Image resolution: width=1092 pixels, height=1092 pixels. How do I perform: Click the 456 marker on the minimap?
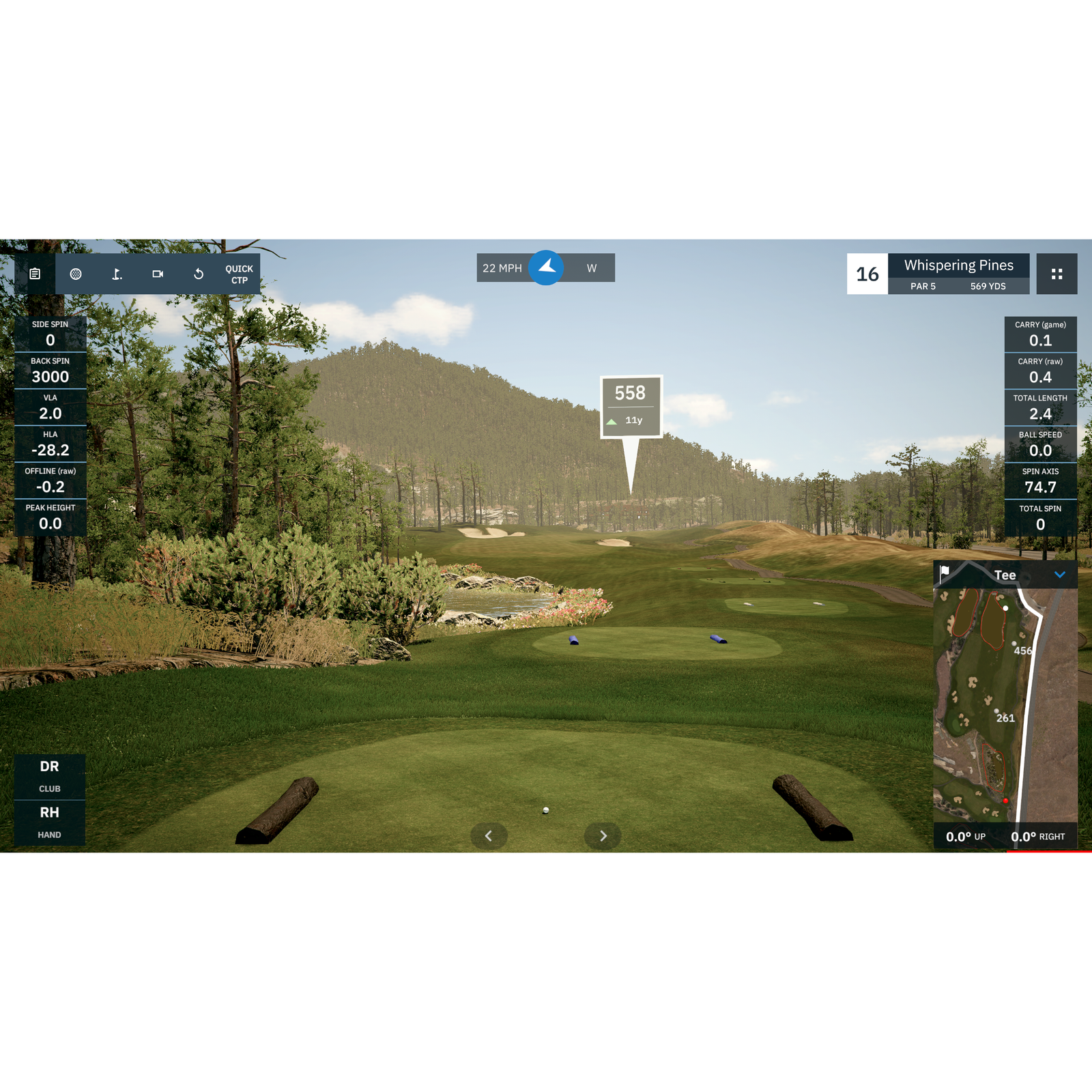[1022, 650]
